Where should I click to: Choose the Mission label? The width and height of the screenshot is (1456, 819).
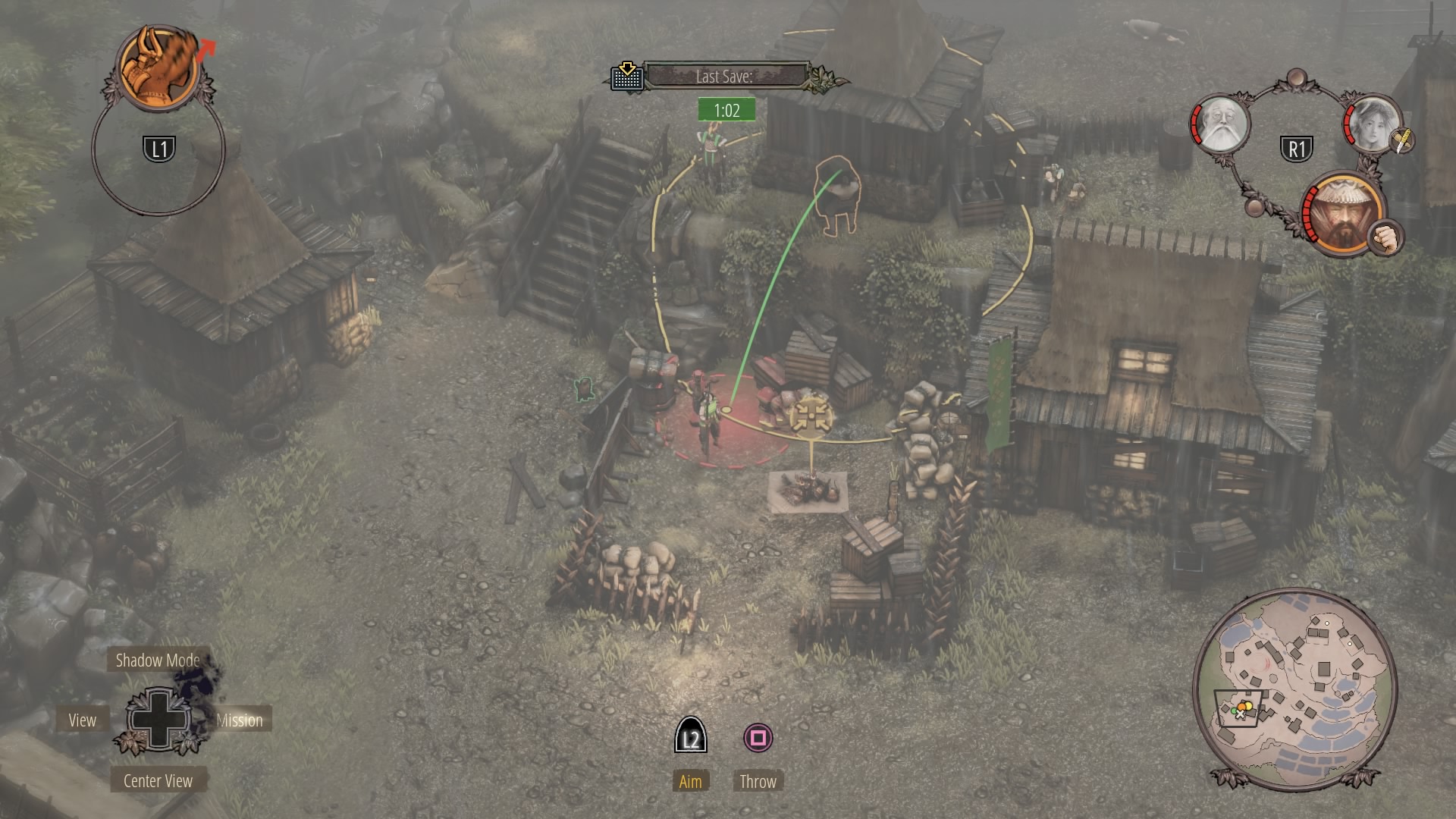pos(240,720)
